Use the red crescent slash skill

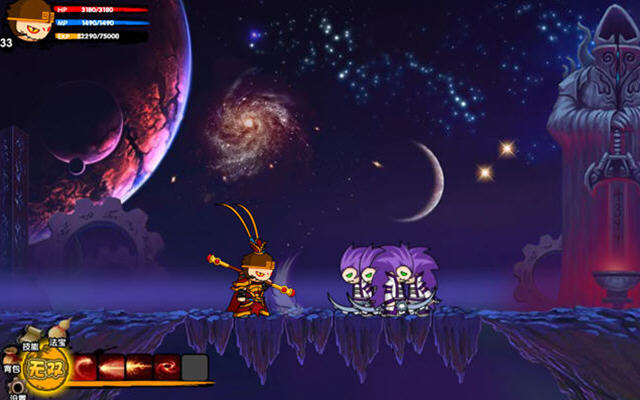(x=87, y=367)
